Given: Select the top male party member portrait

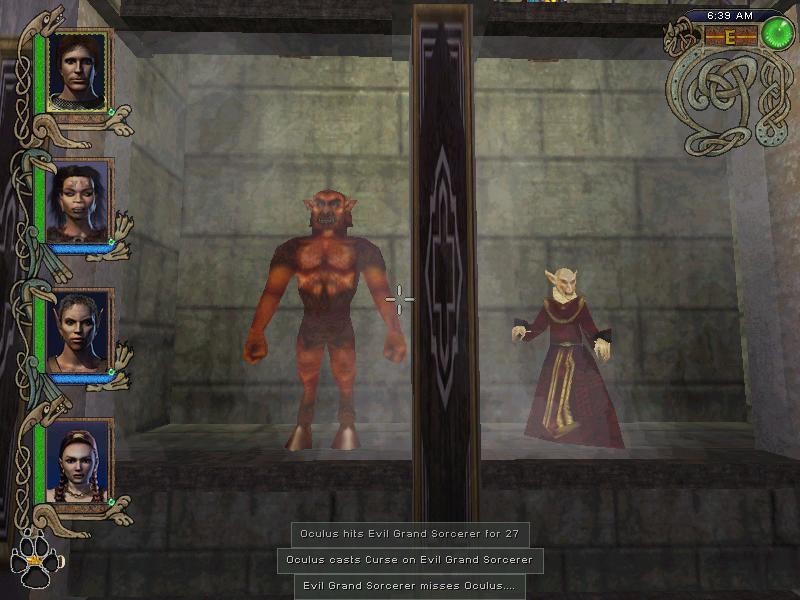Looking at the screenshot, I should [79, 70].
